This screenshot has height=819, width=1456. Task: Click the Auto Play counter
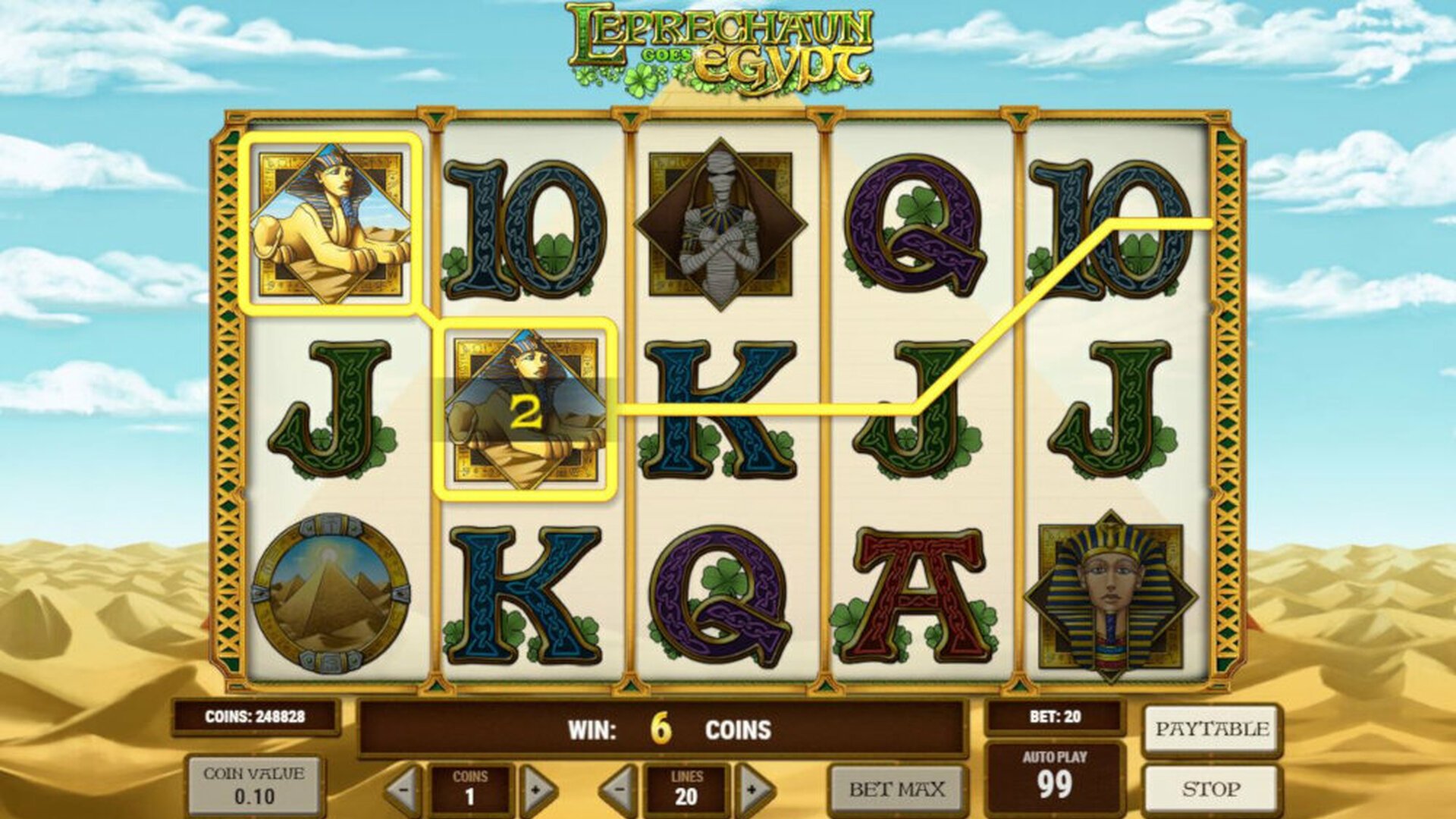pyautogui.click(x=1054, y=778)
